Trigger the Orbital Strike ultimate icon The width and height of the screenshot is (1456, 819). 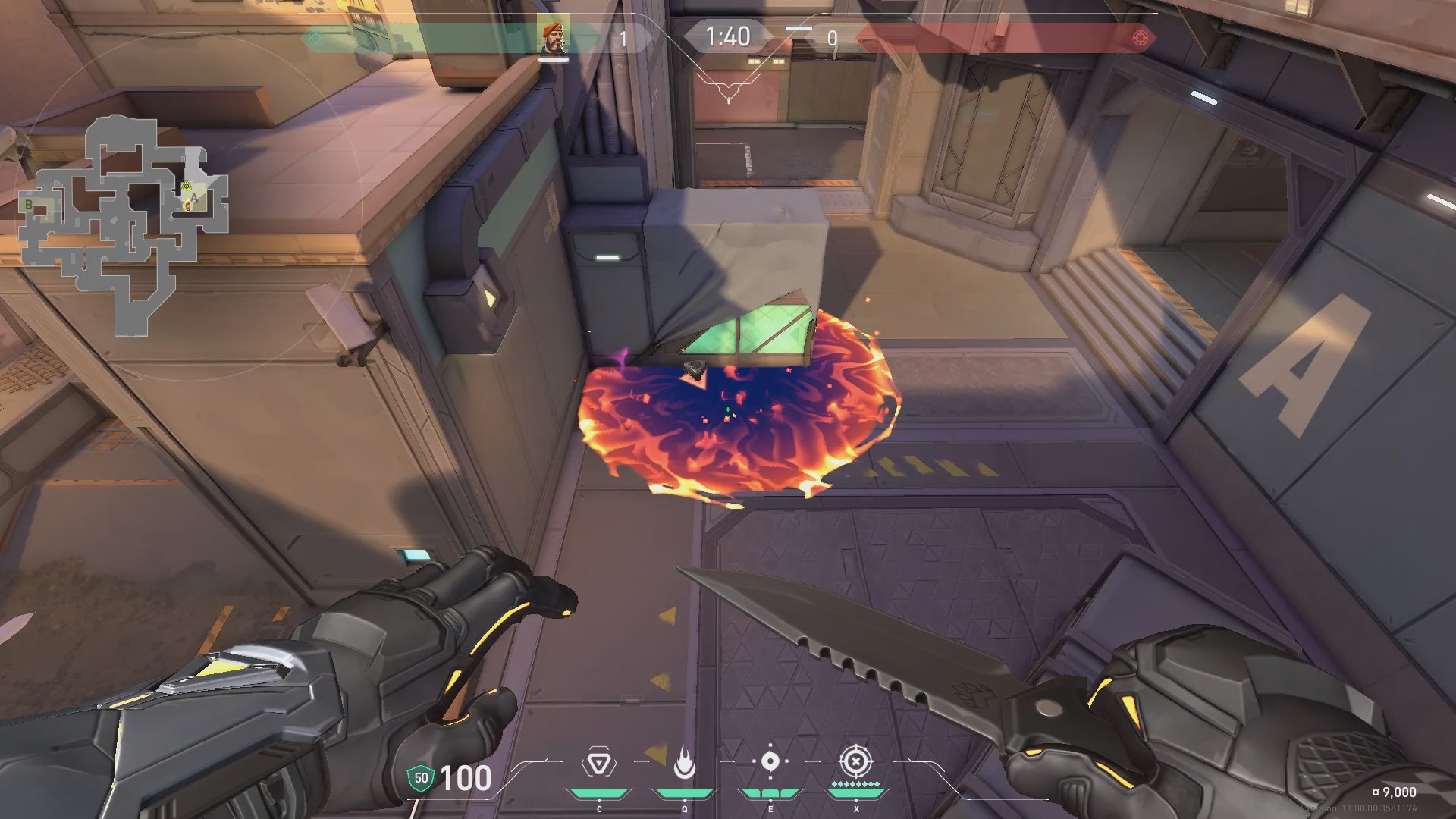click(x=855, y=761)
